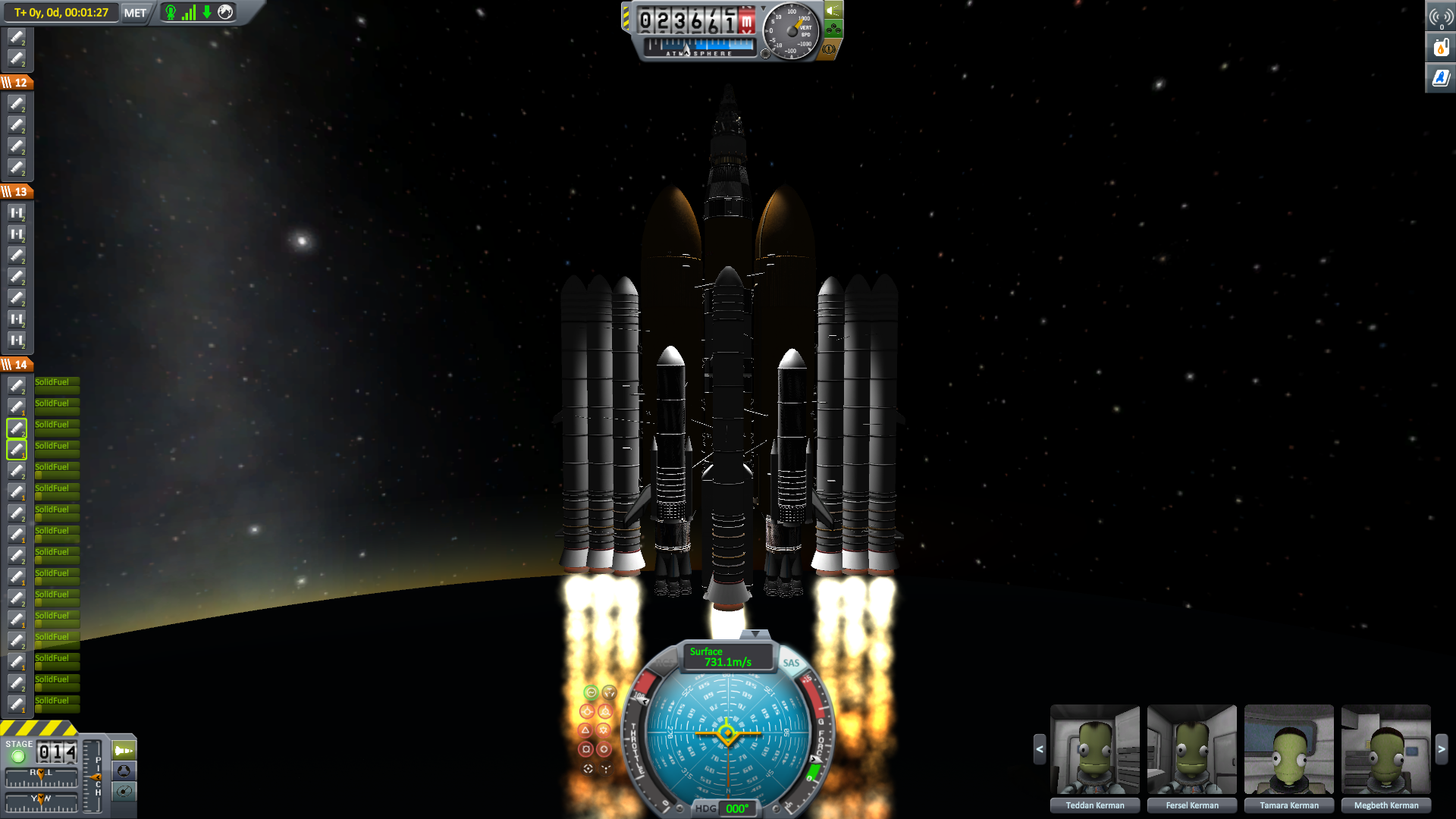This screenshot has width=1456, height=819.
Task: Toggle the SAS button on the navball
Action: point(791,663)
